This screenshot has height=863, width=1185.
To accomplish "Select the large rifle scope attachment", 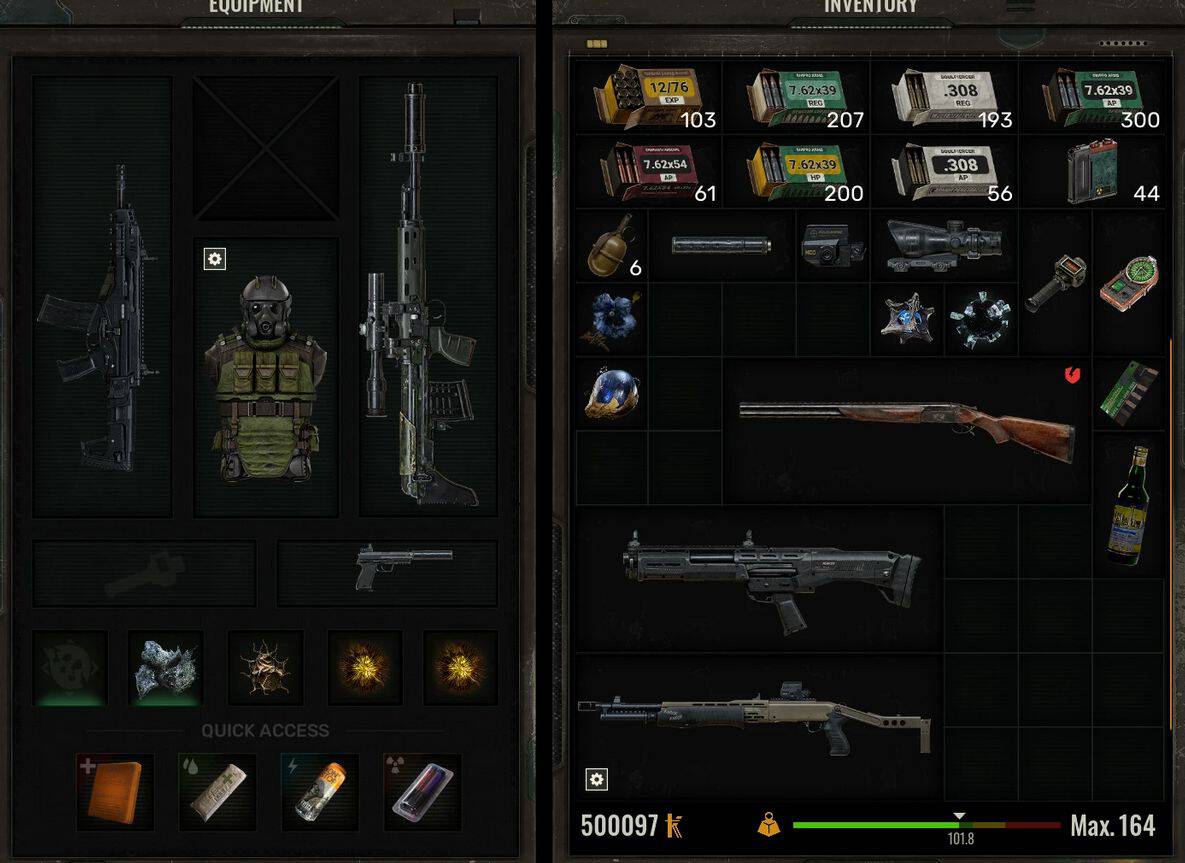I will point(943,245).
